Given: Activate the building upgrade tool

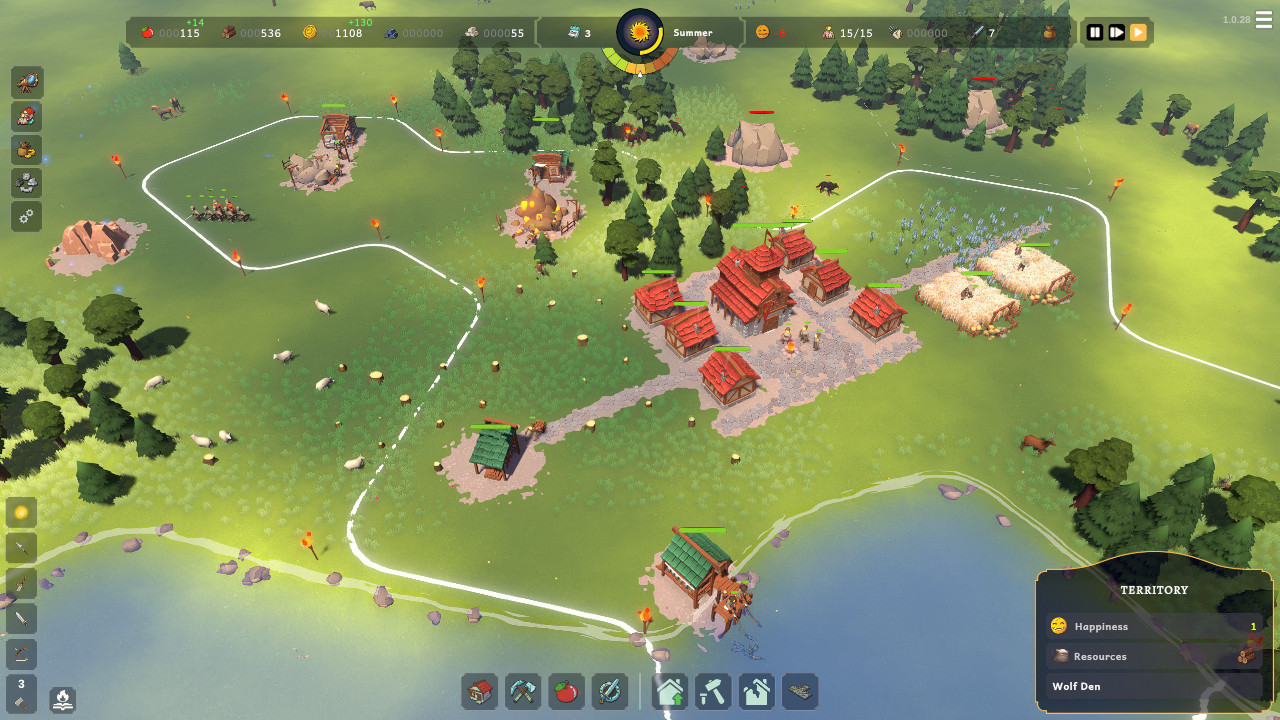Looking at the screenshot, I should [x=671, y=691].
